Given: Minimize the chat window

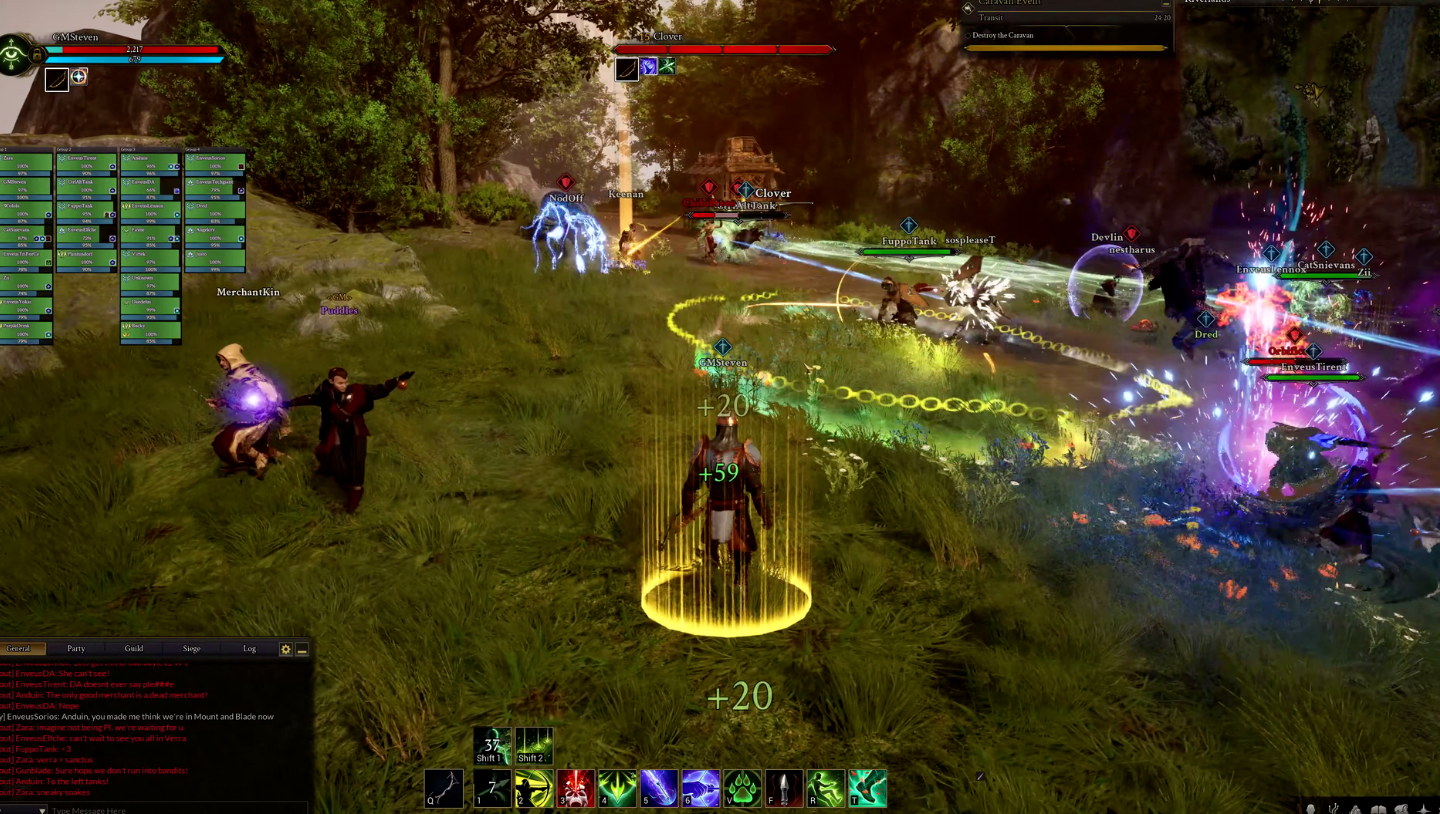Looking at the screenshot, I should click(x=302, y=649).
